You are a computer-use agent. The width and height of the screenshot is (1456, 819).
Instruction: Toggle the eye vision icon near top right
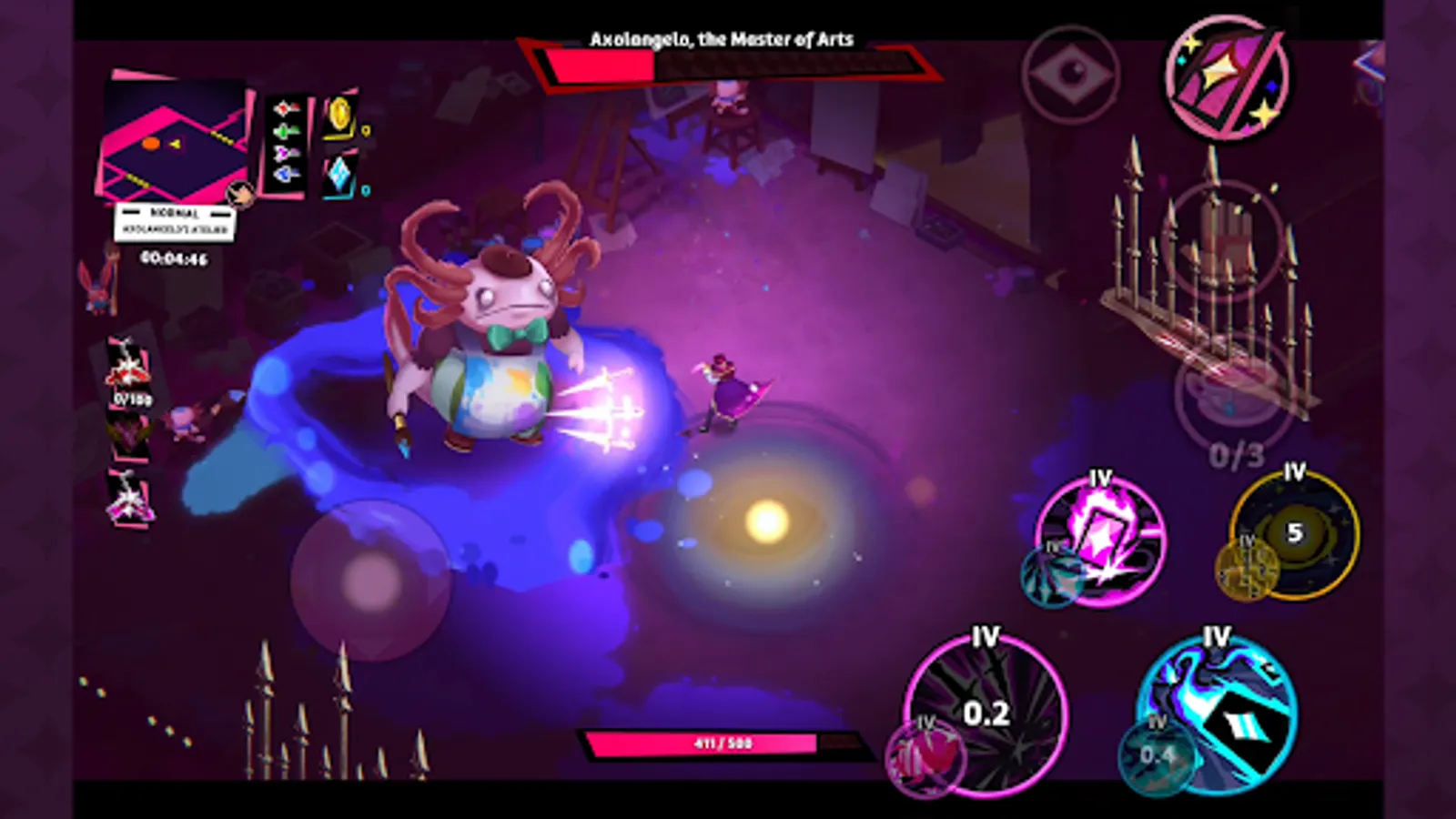[1074, 73]
